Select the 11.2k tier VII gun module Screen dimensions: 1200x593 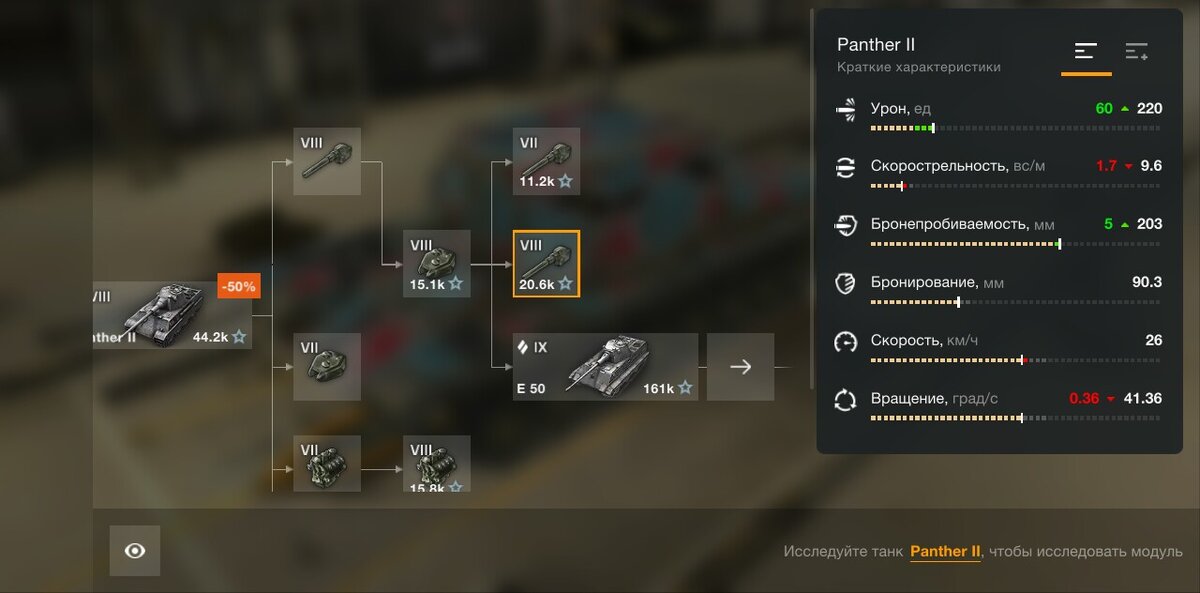tap(546, 161)
